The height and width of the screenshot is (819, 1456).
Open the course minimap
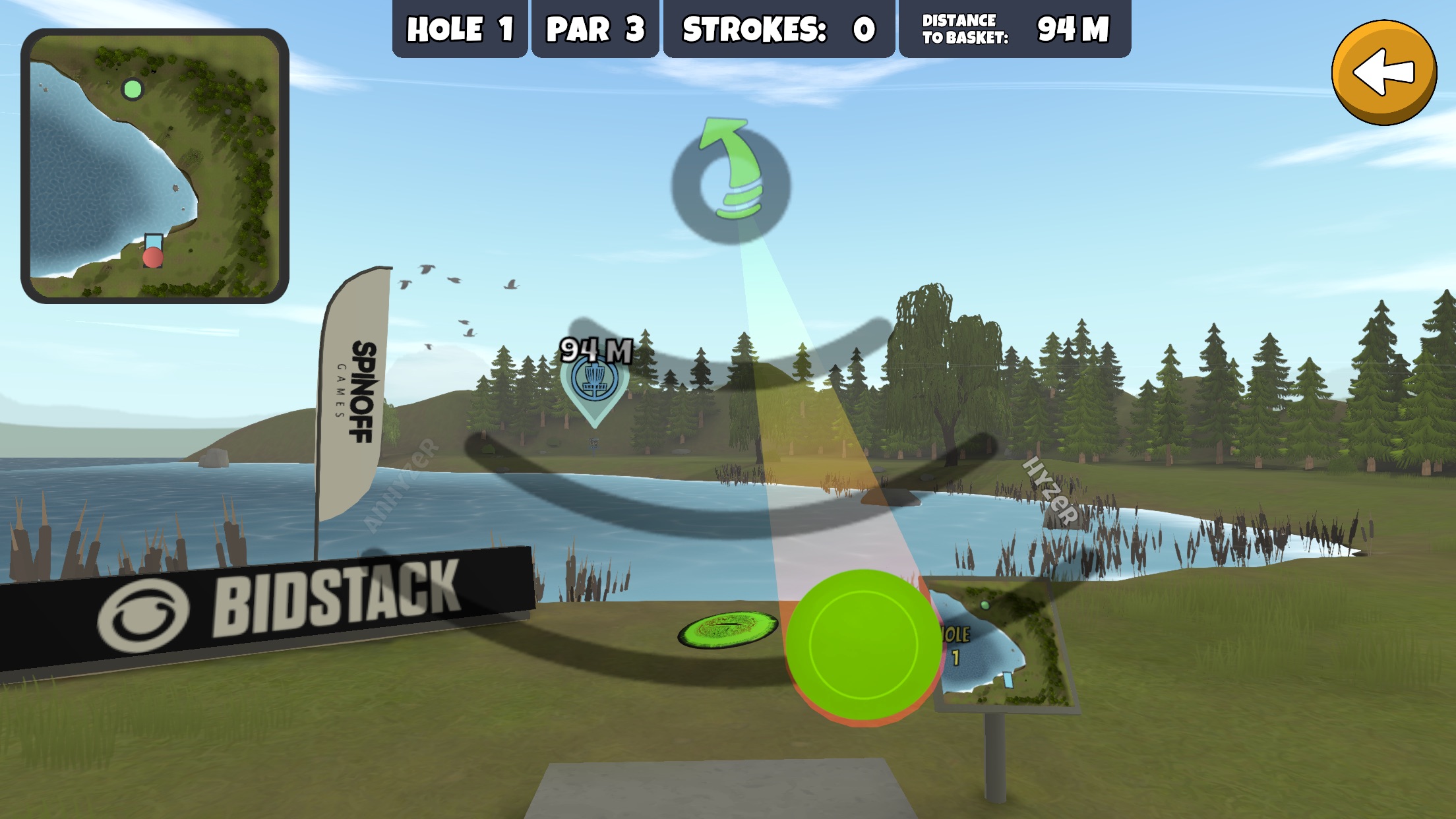coord(155,166)
